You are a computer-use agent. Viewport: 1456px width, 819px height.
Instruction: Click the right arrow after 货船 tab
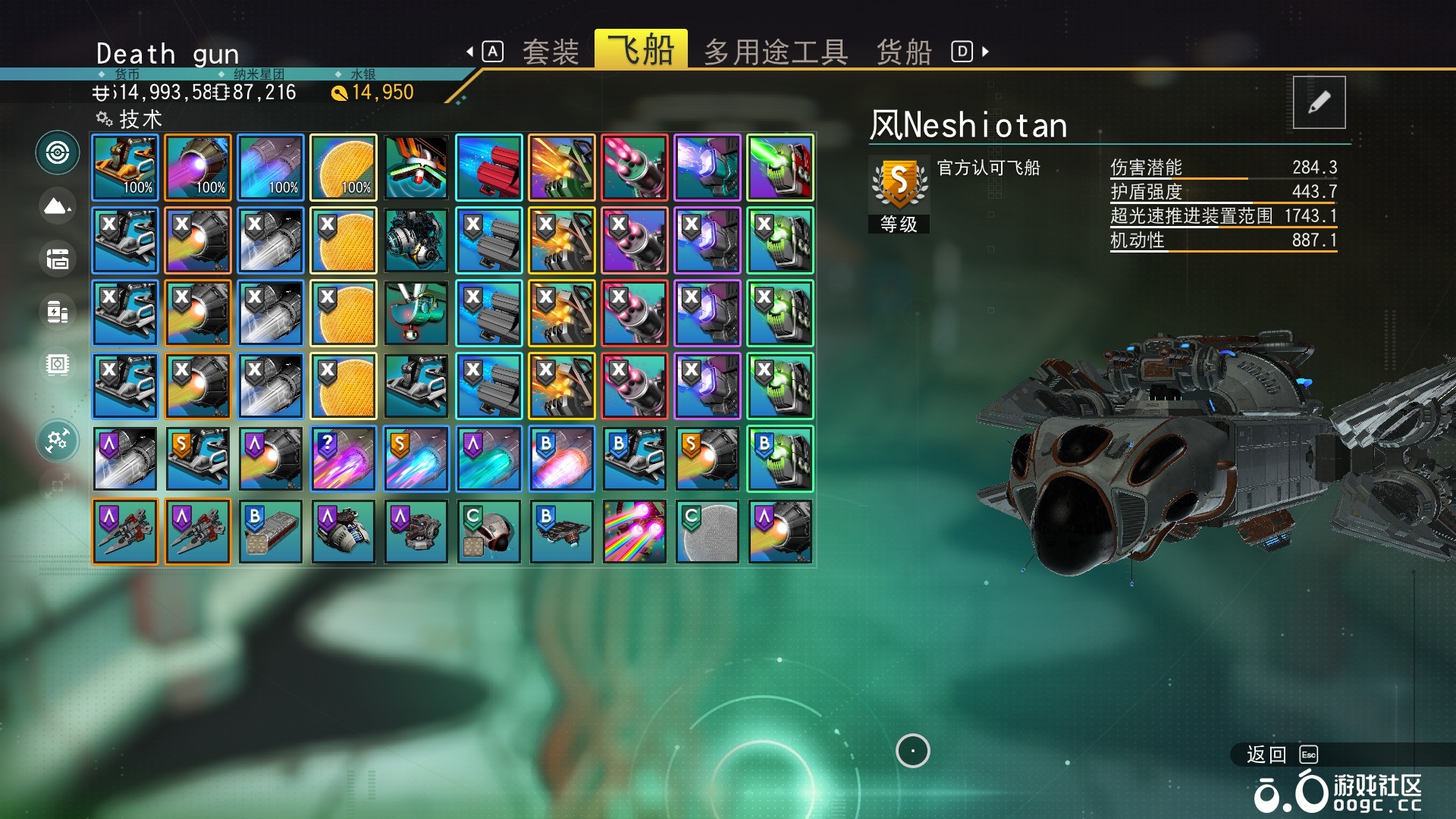click(x=985, y=52)
